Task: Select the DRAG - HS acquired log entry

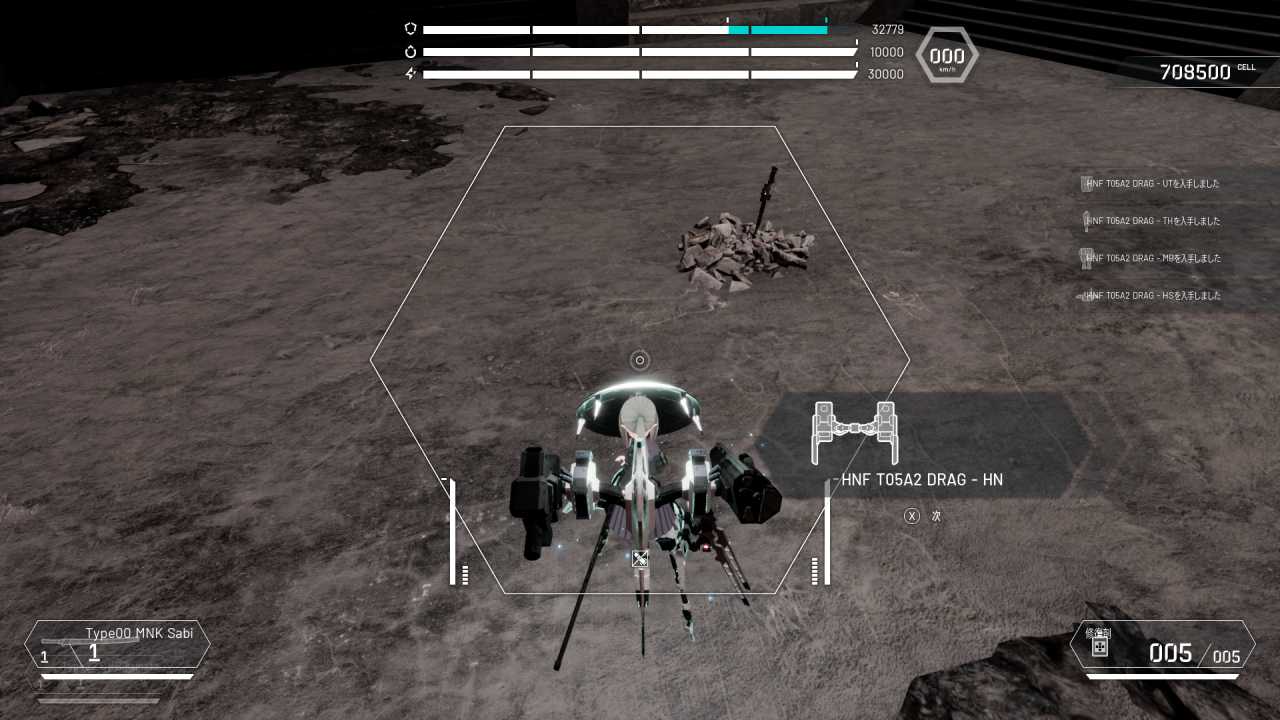Action: pyautogui.click(x=1155, y=296)
